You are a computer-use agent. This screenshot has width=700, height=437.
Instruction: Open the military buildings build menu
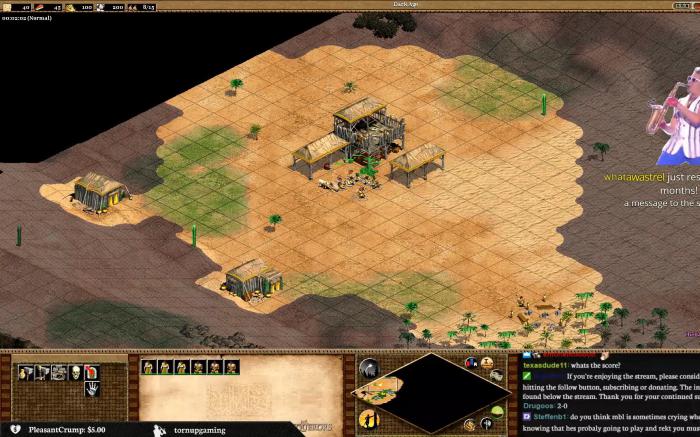pos(40,372)
